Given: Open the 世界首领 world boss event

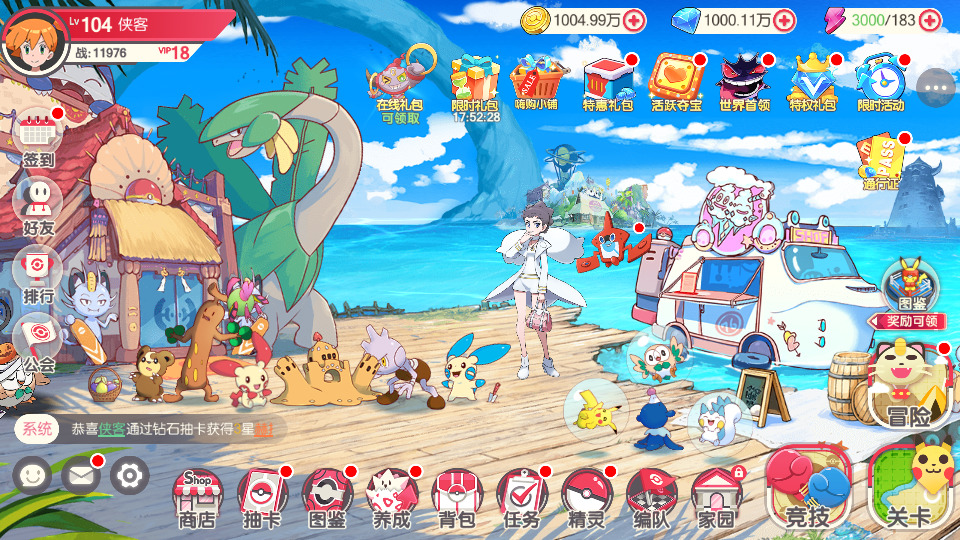Looking at the screenshot, I should (743, 80).
